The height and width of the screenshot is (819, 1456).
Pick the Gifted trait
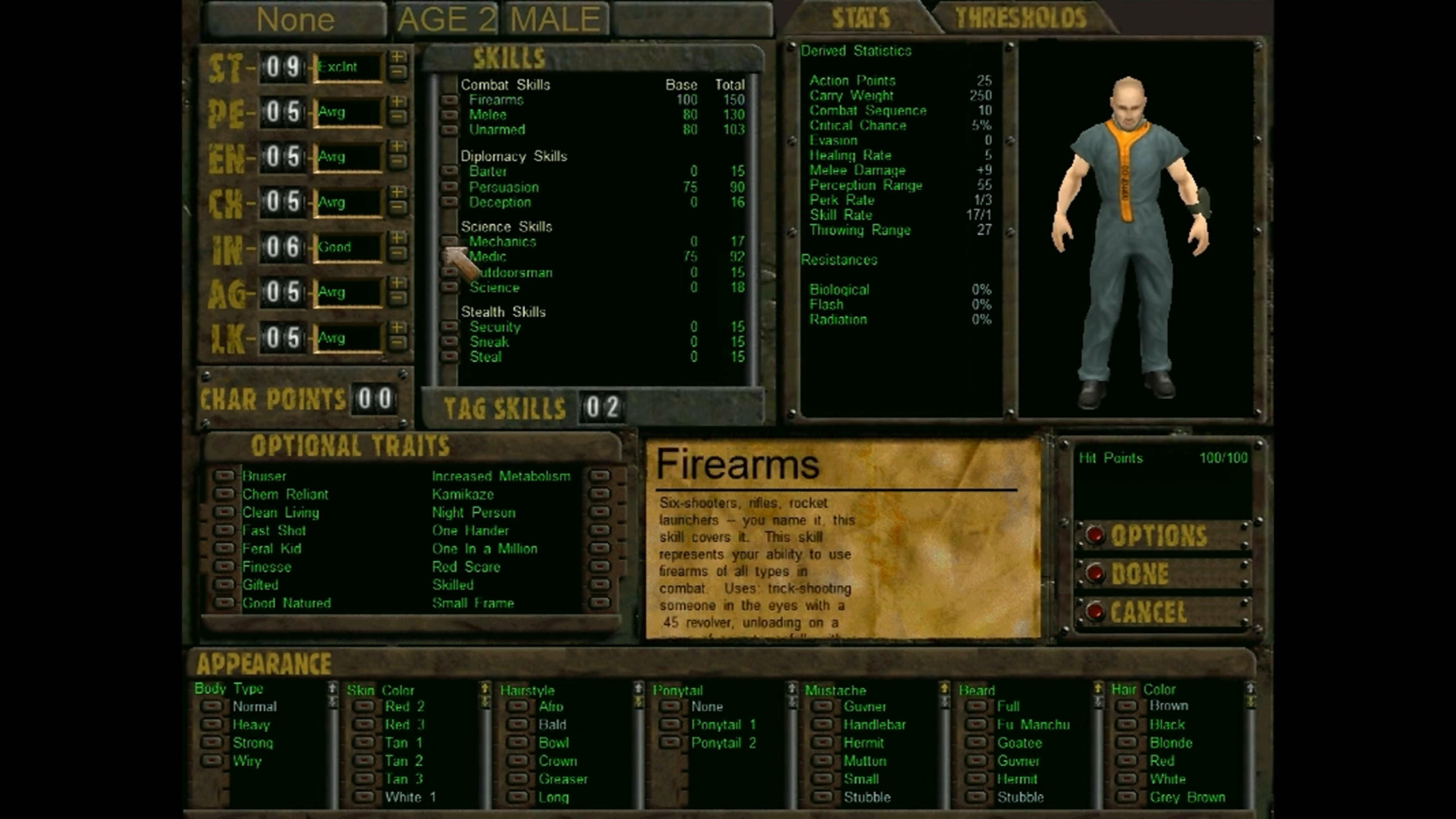(x=224, y=585)
